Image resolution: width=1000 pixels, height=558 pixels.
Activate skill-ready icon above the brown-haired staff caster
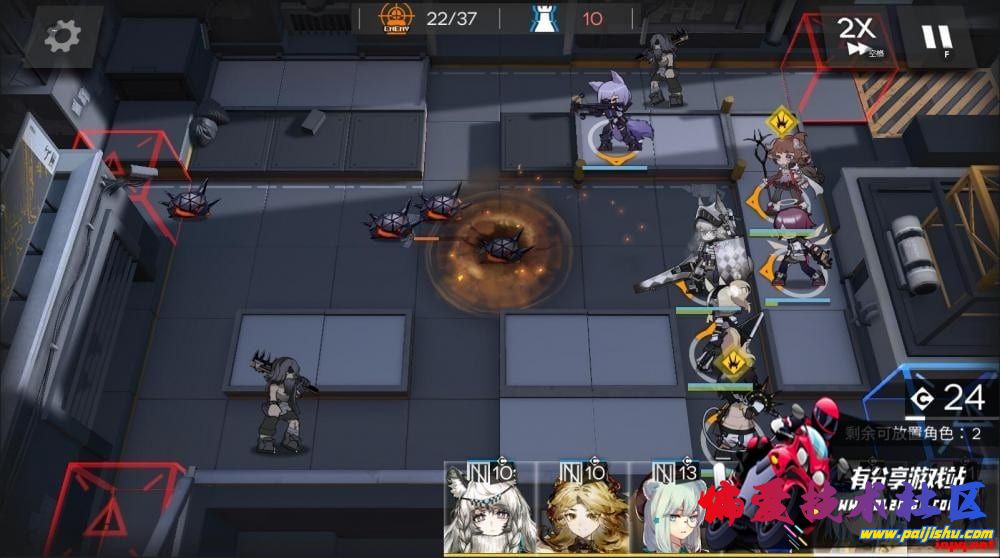[782, 122]
